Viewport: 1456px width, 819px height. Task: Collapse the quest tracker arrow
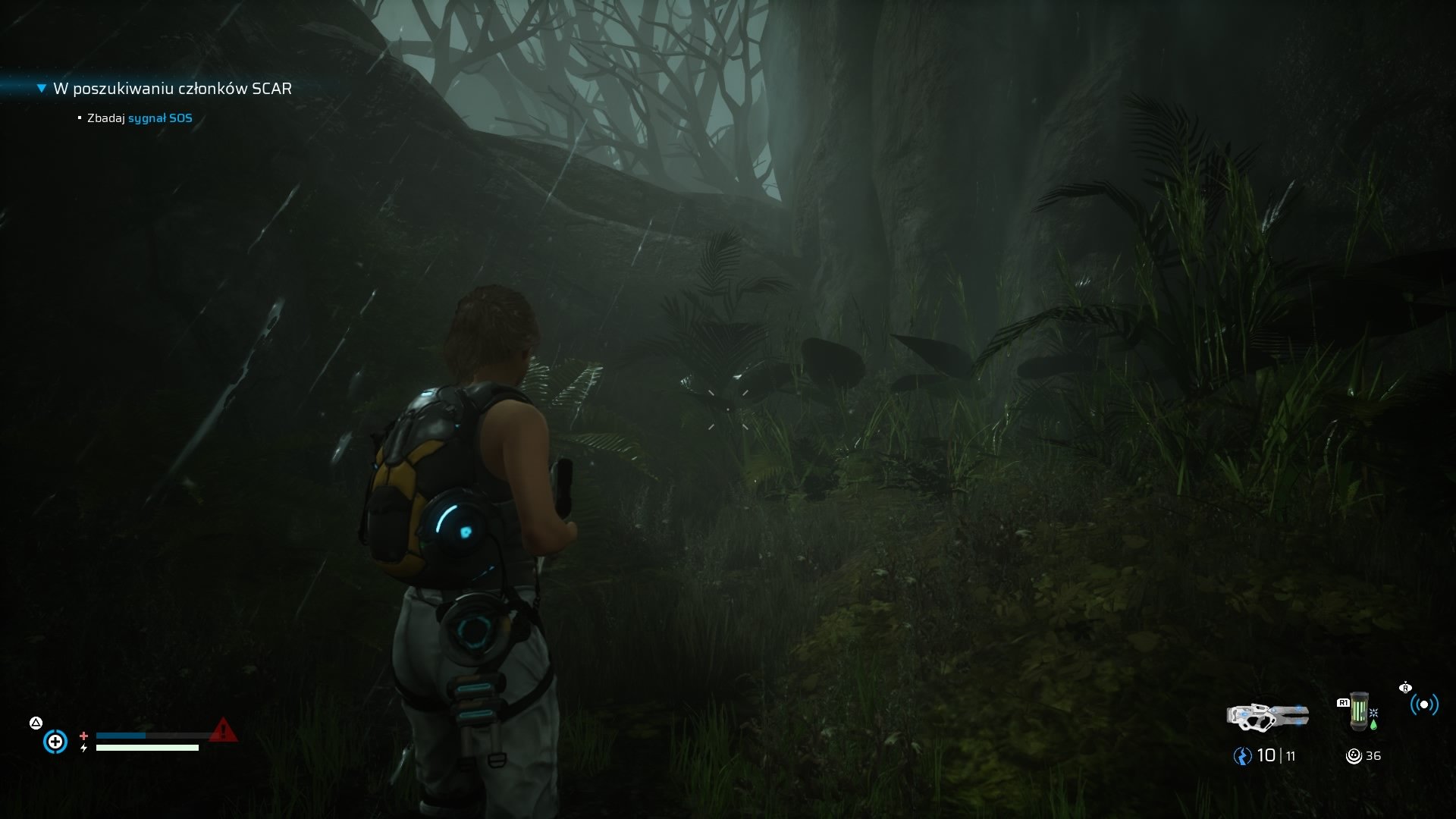(42, 89)
